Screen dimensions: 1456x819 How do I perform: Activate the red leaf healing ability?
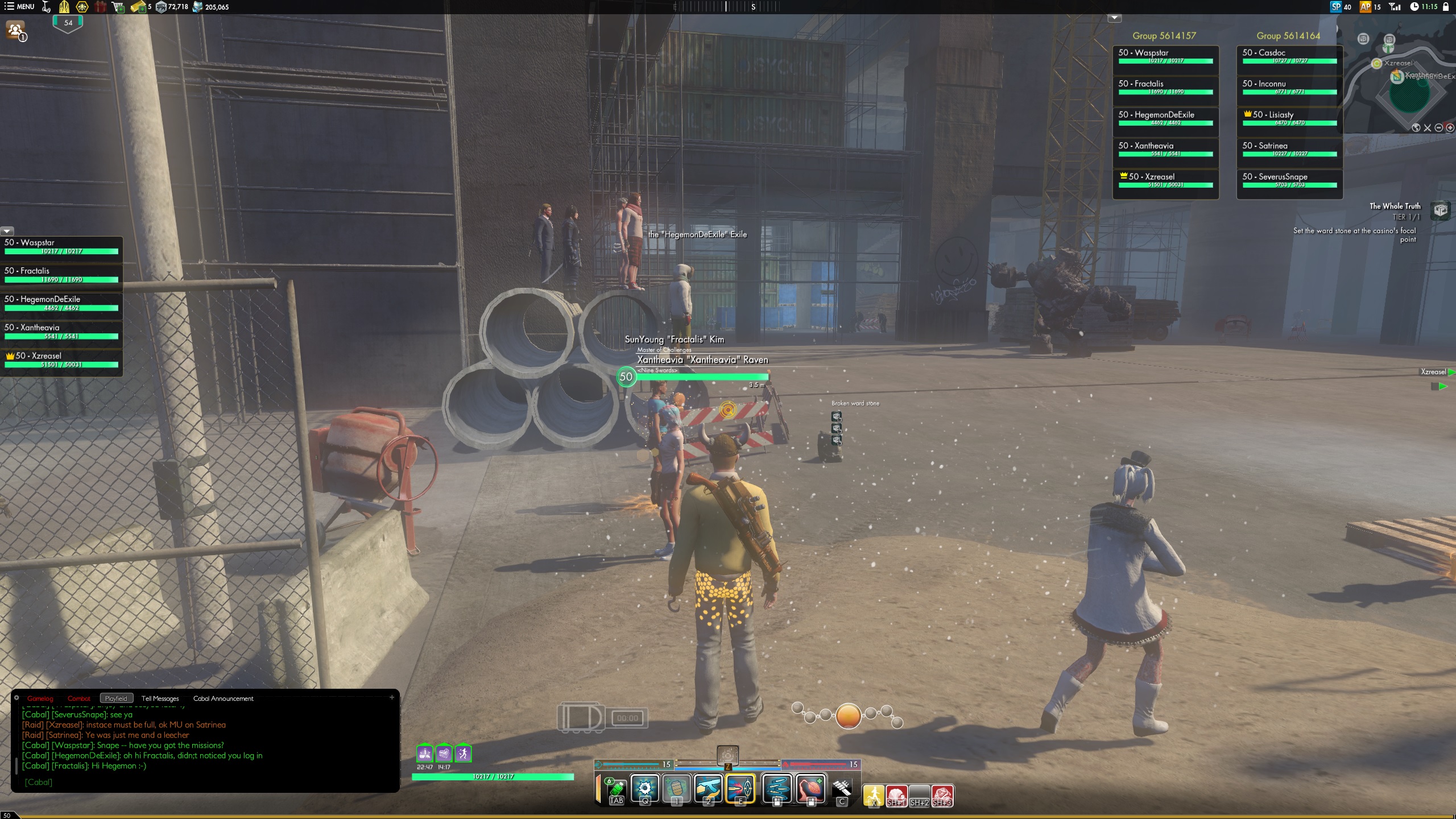coord(811,789)
